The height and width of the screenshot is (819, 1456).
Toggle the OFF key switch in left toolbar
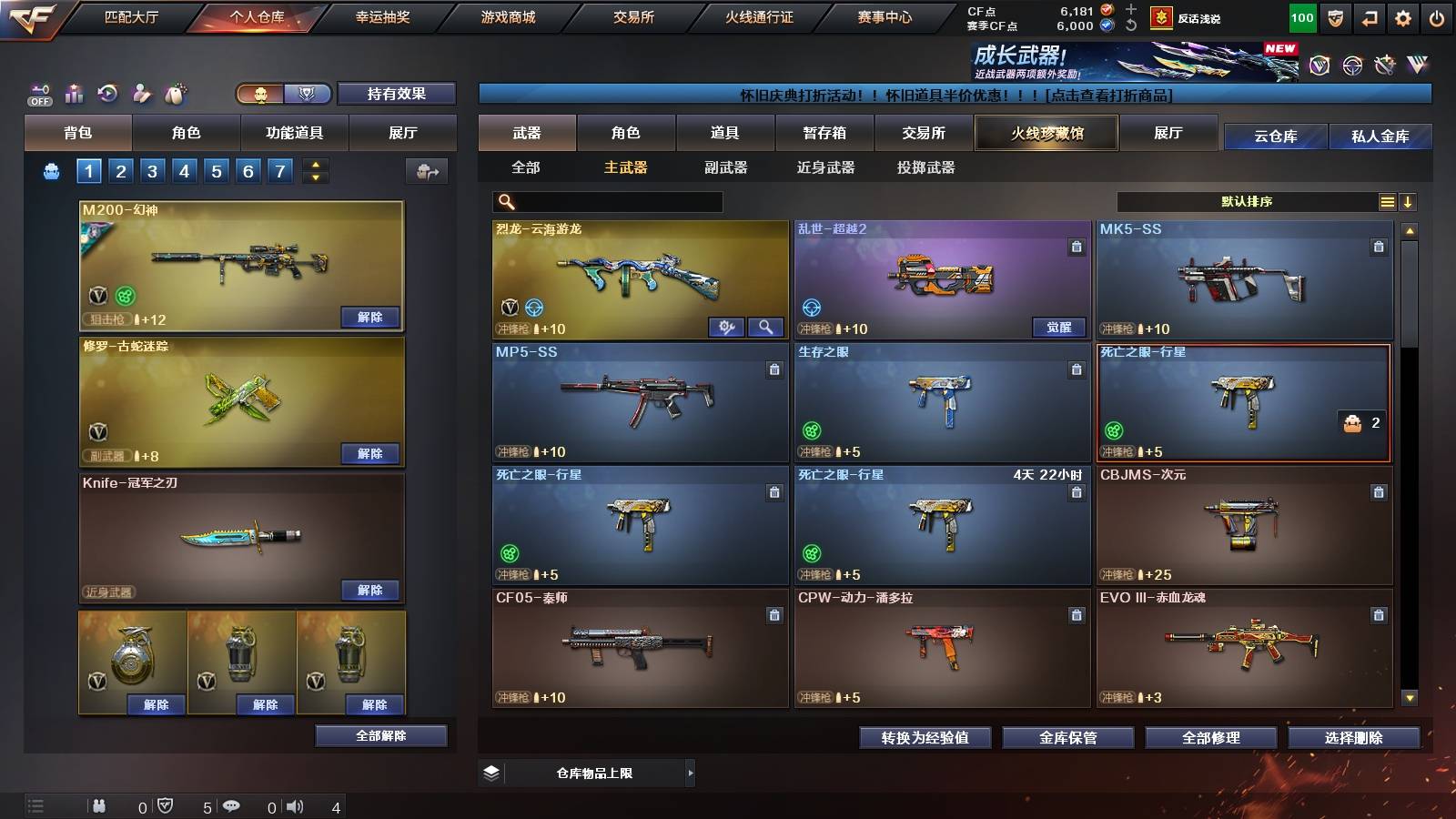pyautogui.click(x=38, y=94)
